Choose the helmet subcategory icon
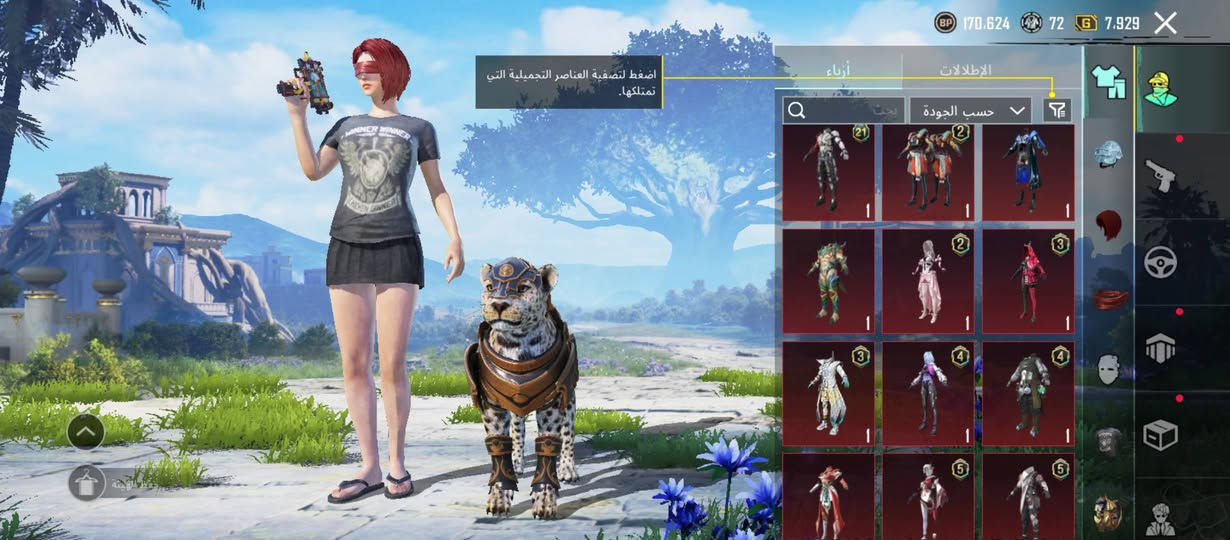Image resolution: width=1230 pixels, height=540 pixels. click(x=1108, y=153)
